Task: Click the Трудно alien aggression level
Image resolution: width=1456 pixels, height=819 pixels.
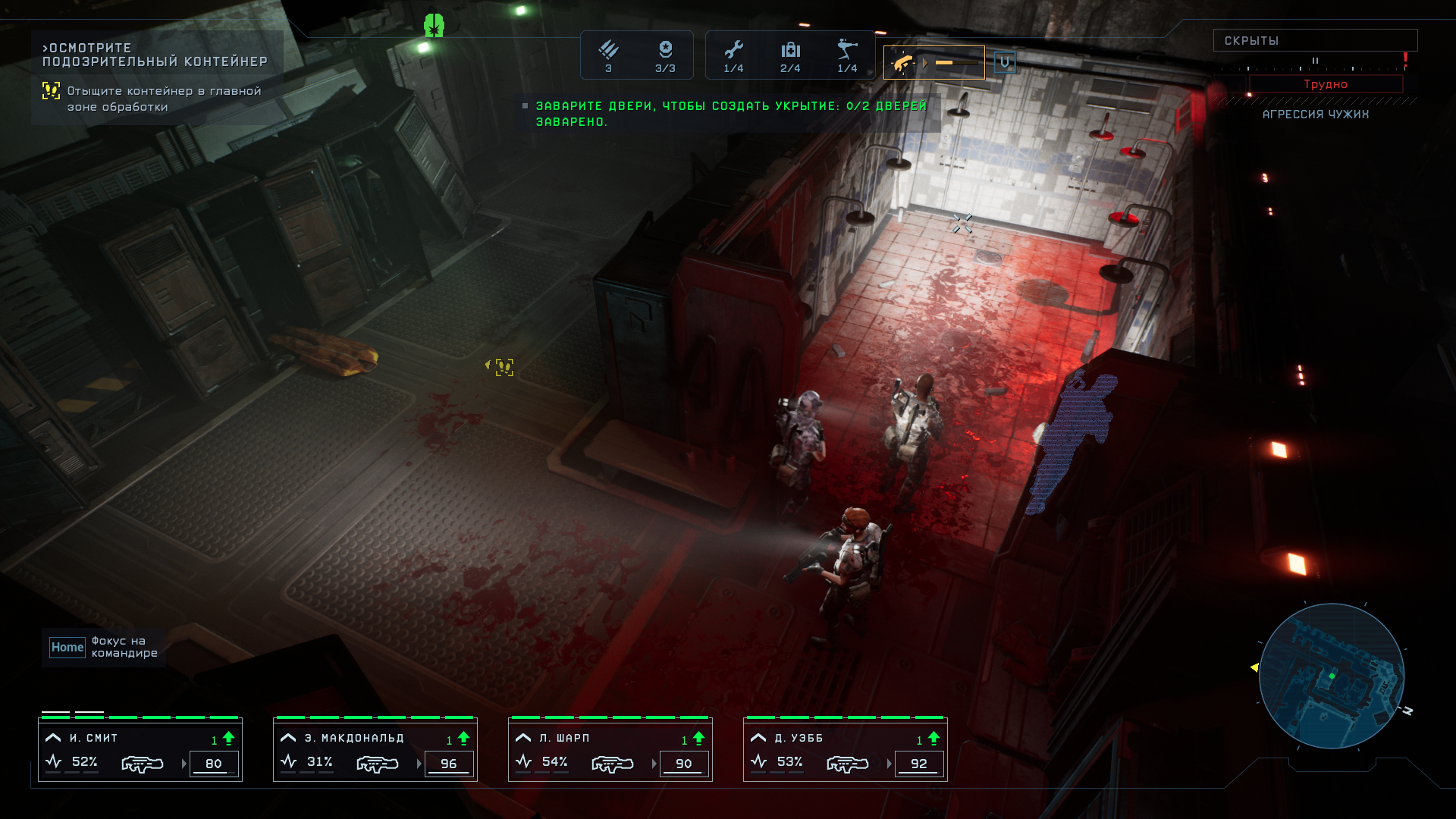Action: pos(1326,84)
